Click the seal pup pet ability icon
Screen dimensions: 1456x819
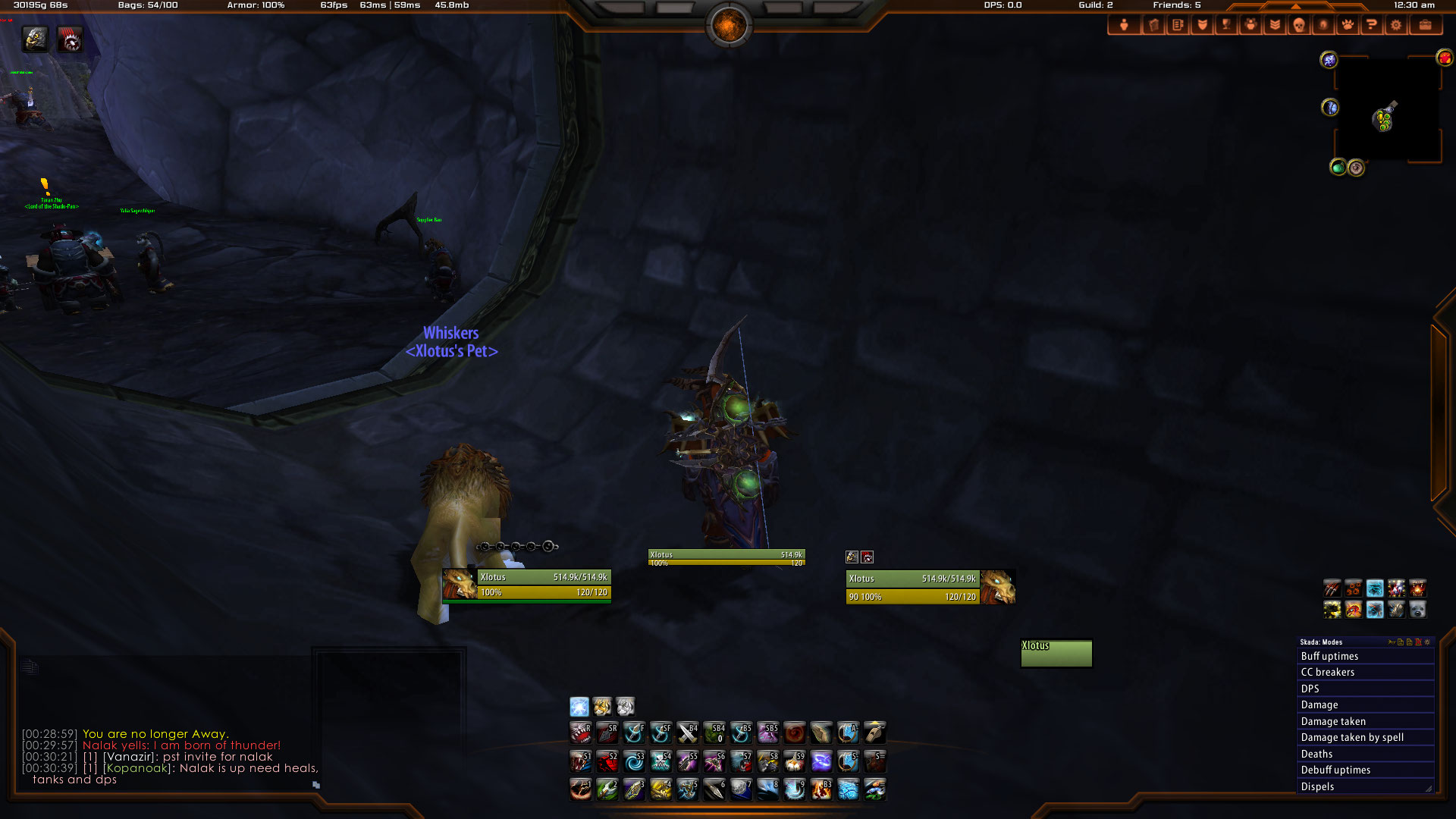point(1417,609)
